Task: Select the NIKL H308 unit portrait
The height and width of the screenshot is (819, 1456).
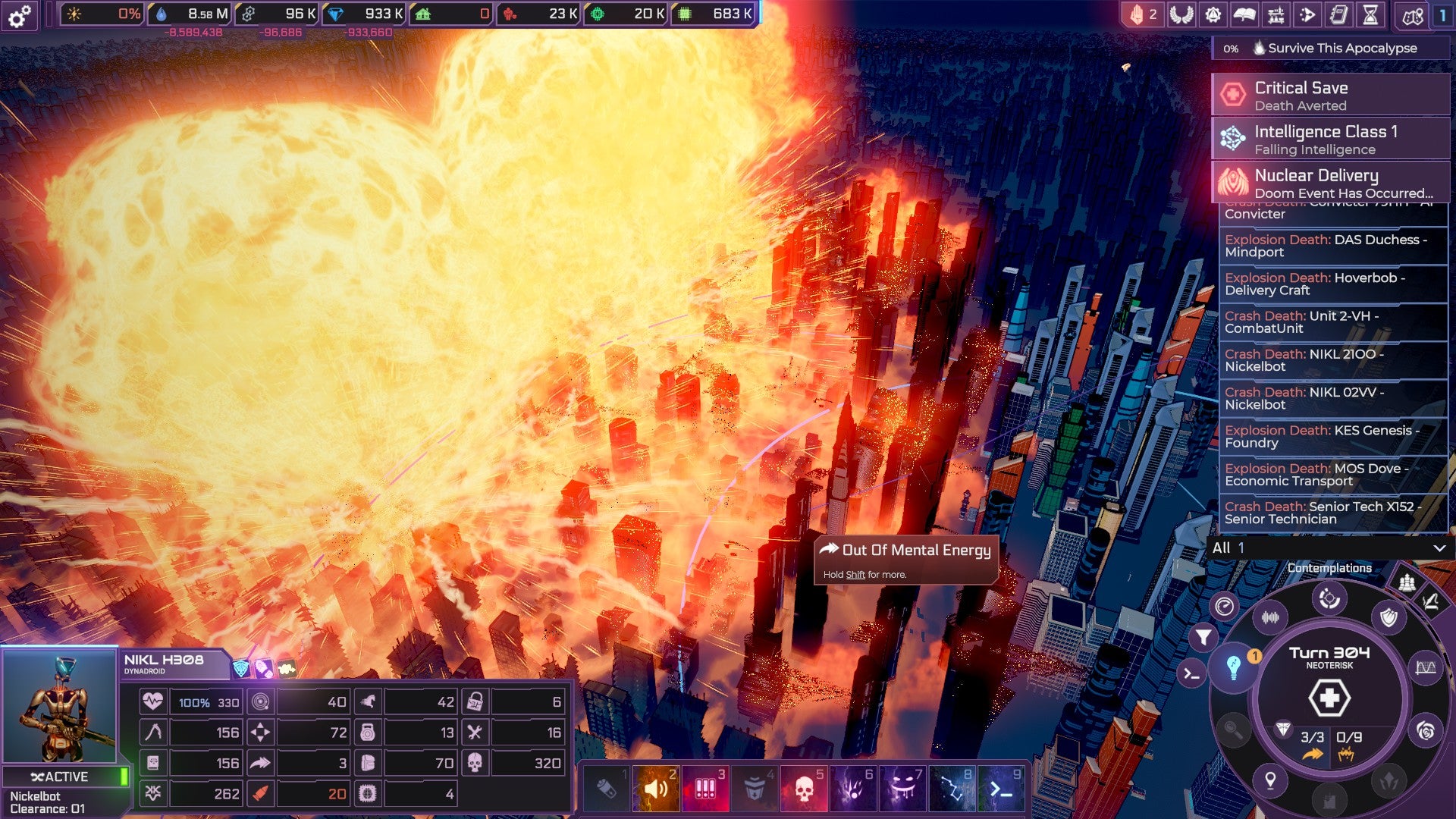Action: (x=60, y=706)
